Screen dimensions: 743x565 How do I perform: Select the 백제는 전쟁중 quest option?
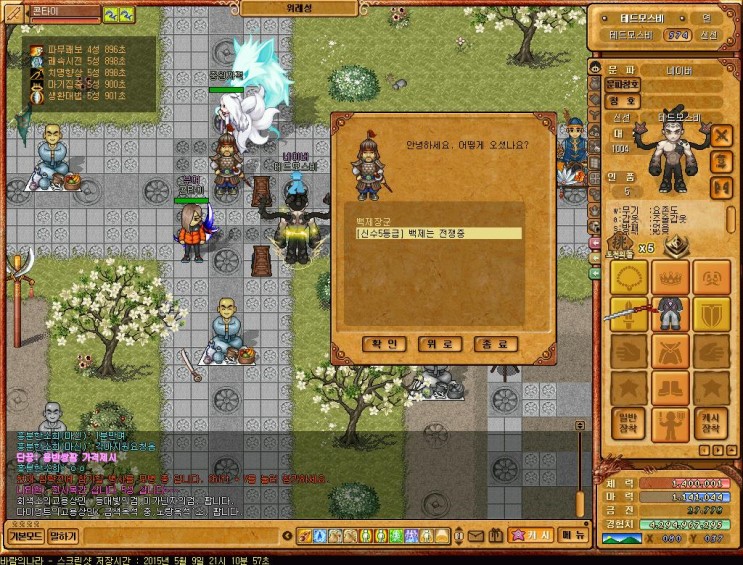[x=438, y=233]
